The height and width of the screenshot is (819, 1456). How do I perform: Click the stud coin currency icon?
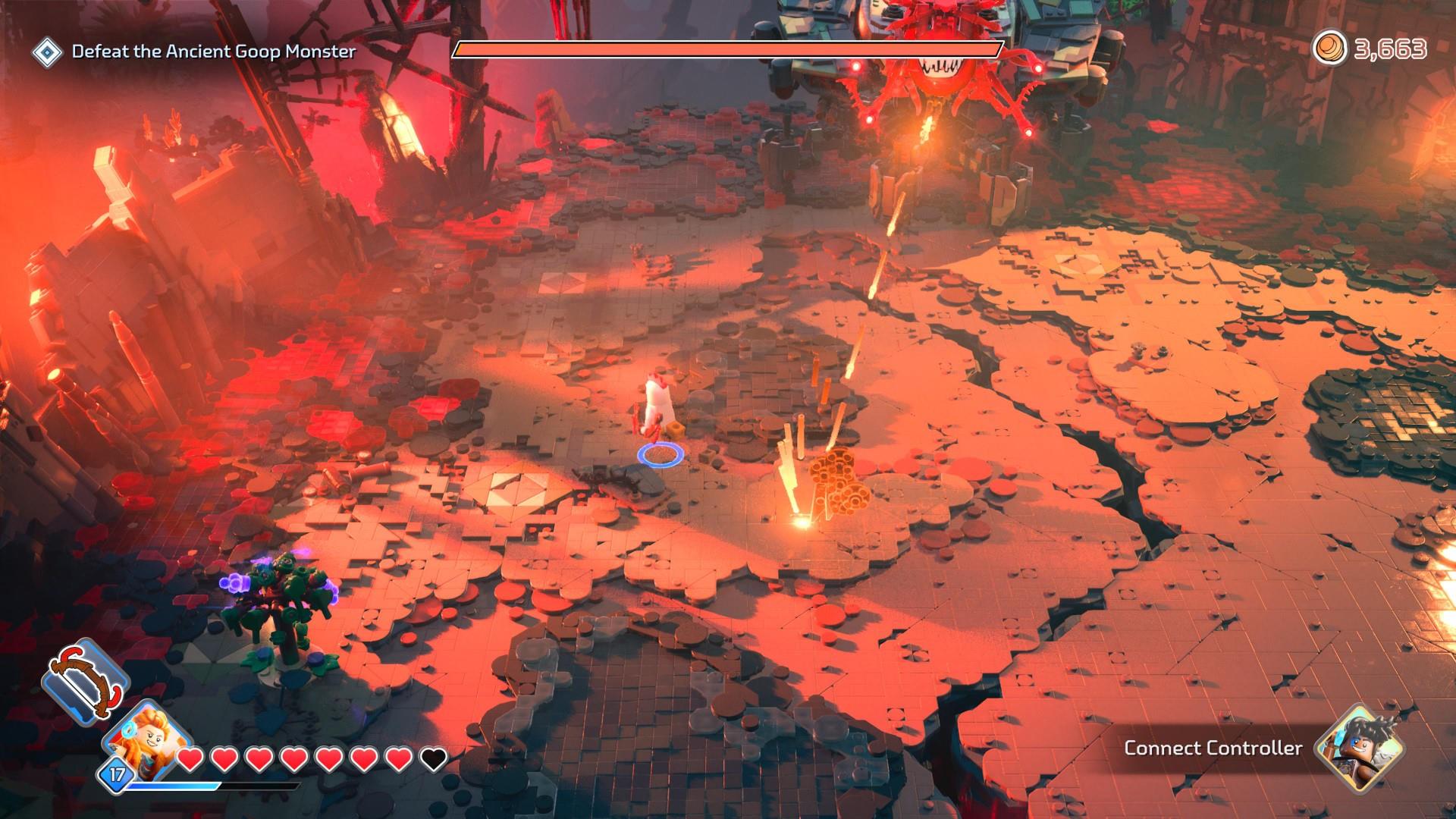click(1329, 49)
